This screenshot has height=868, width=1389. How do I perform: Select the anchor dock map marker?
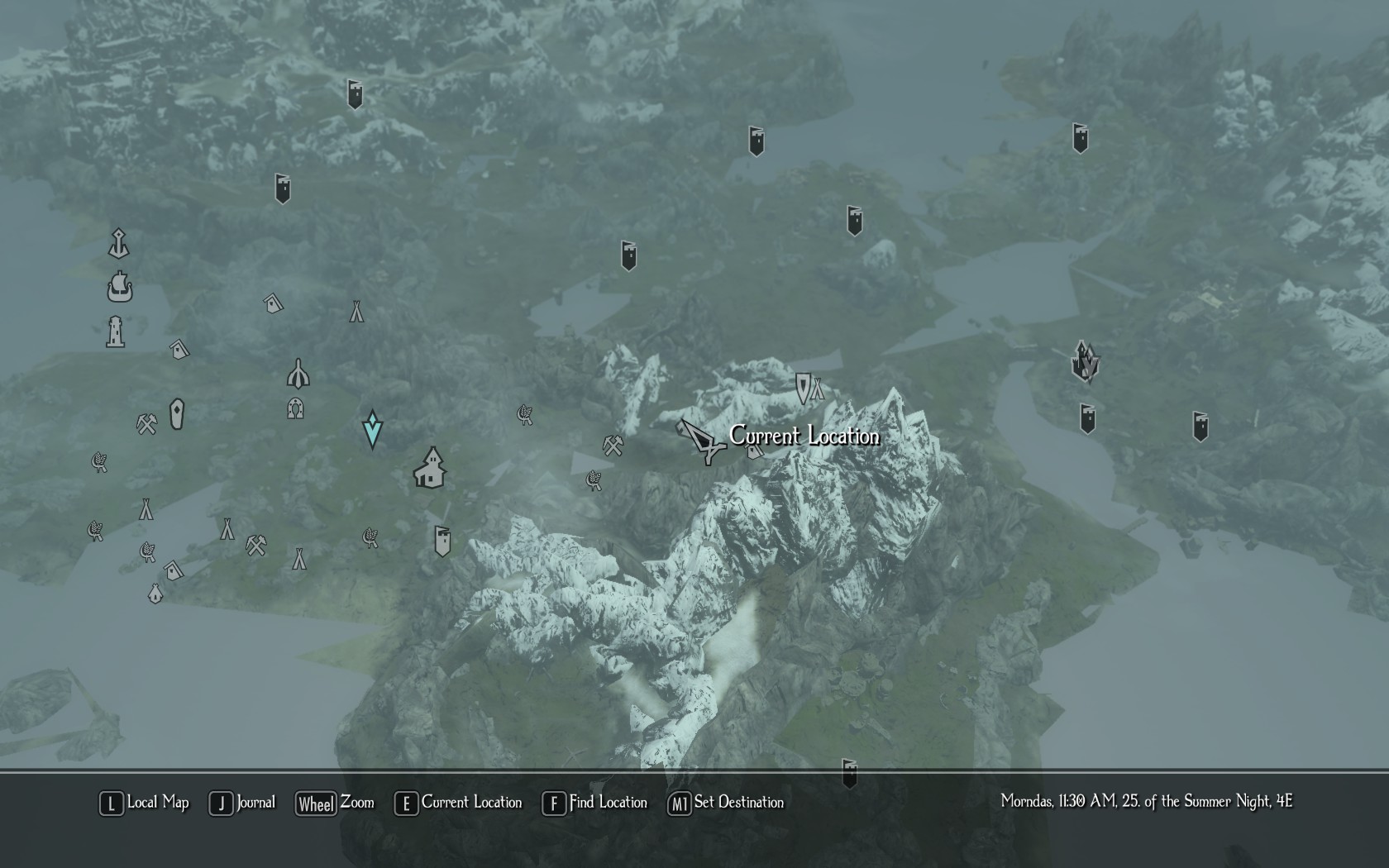(x=119, y=244)
